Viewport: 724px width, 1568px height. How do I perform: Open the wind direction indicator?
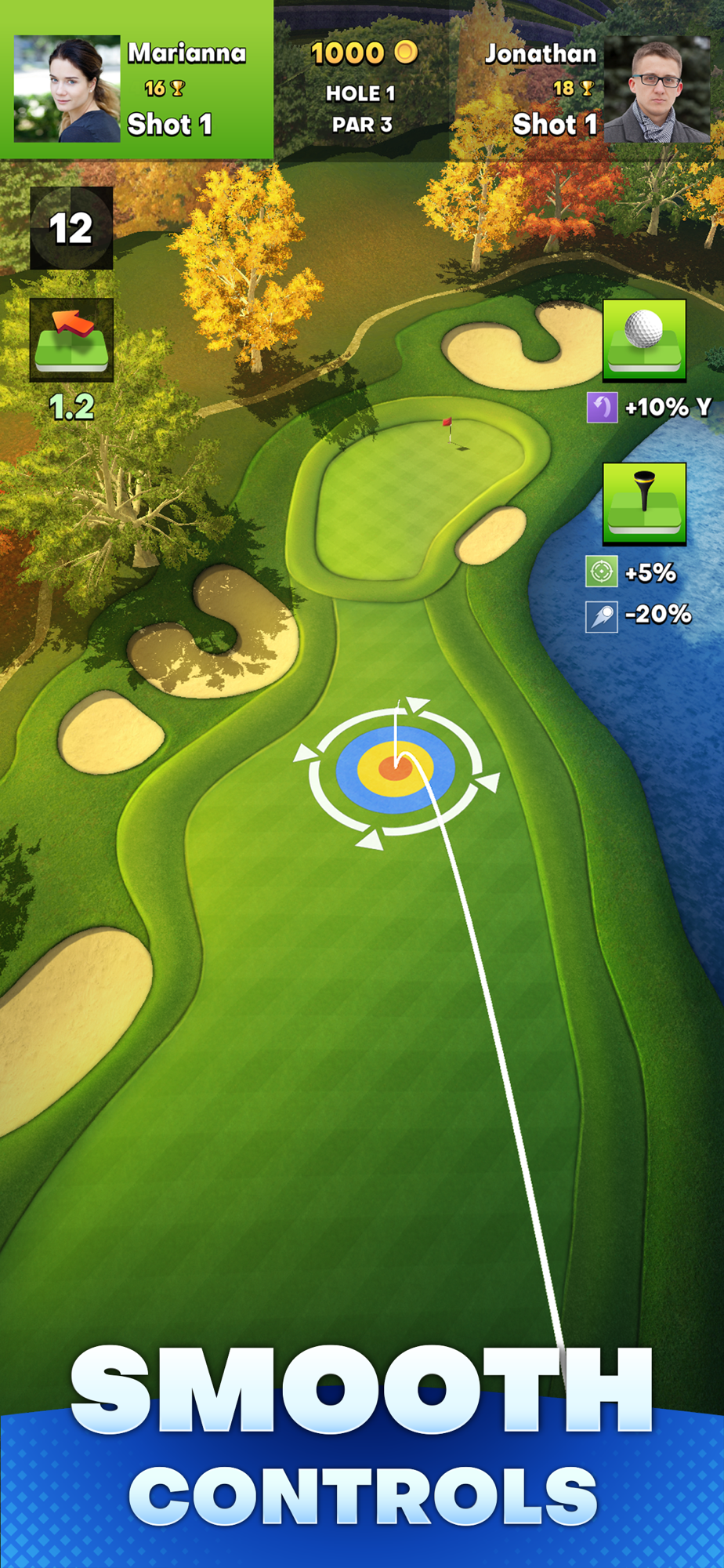pos(71,340)
